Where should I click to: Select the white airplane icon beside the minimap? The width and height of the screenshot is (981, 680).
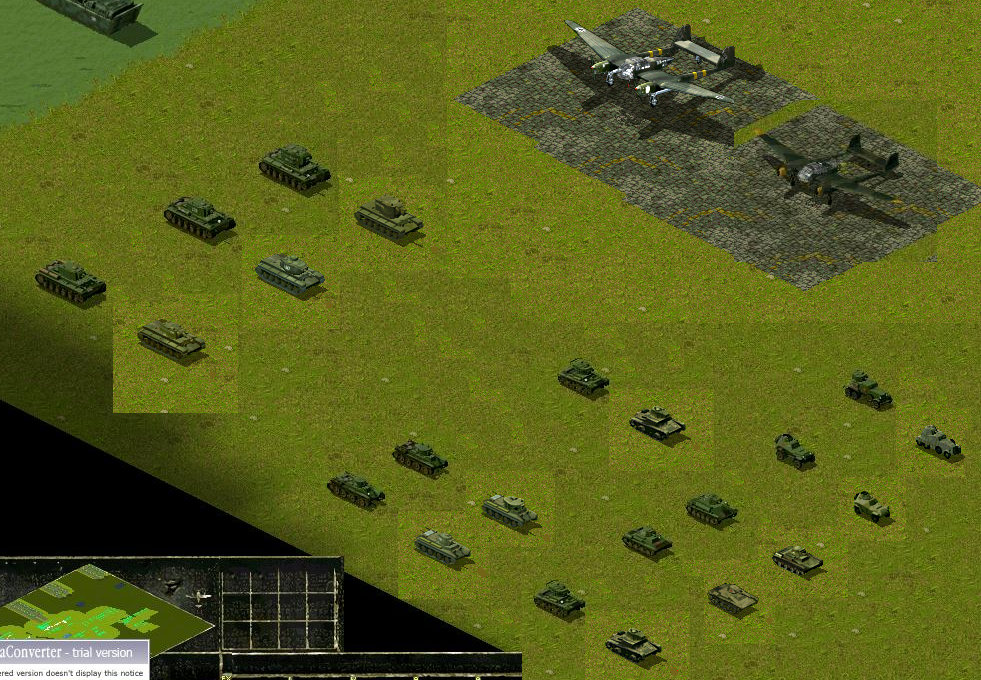coord(201,597)
